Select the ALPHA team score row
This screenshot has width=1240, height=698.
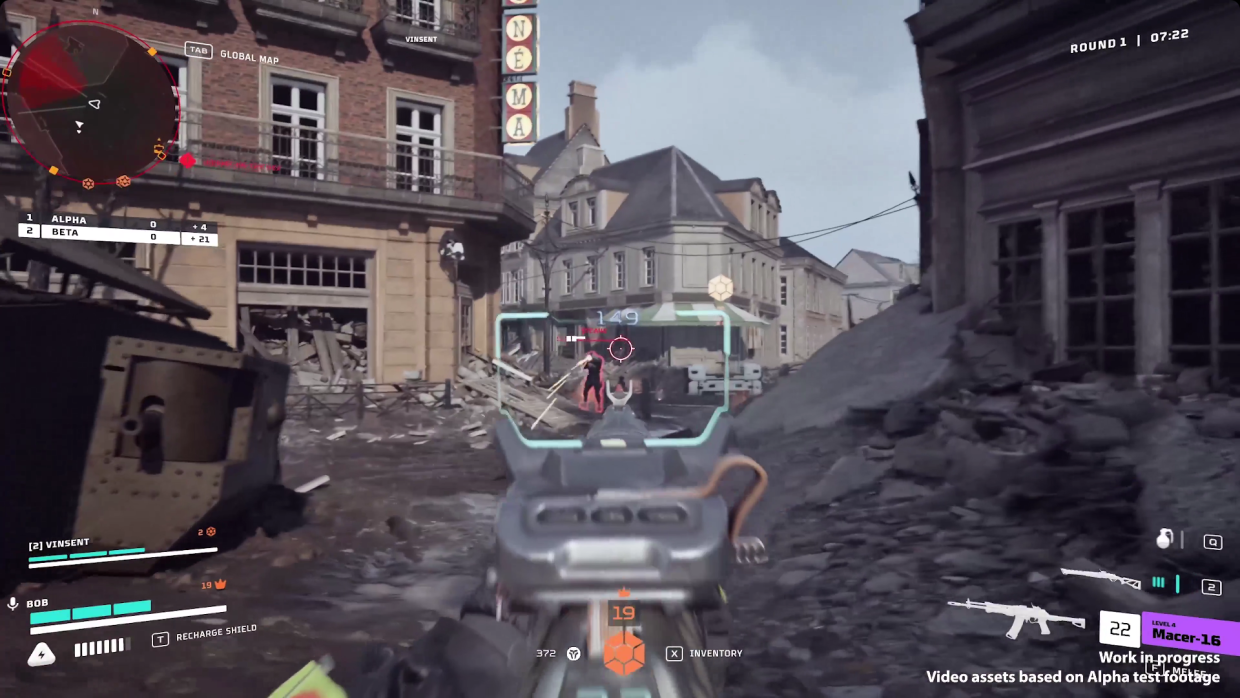(117, 219)
